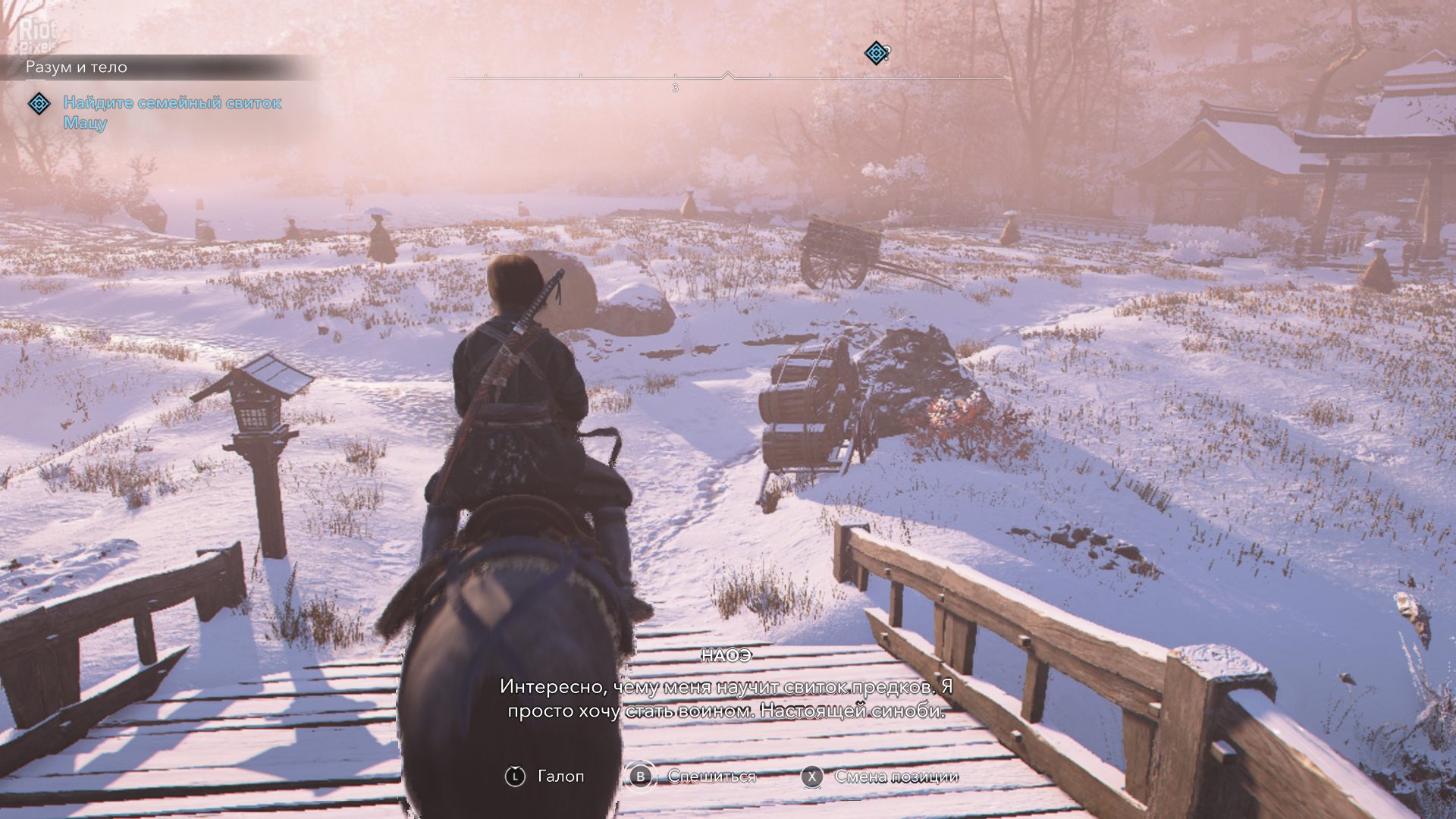This screenshot has width=1456, height=819.
Task: Click the objective marker on the compass
Action: 876,53
